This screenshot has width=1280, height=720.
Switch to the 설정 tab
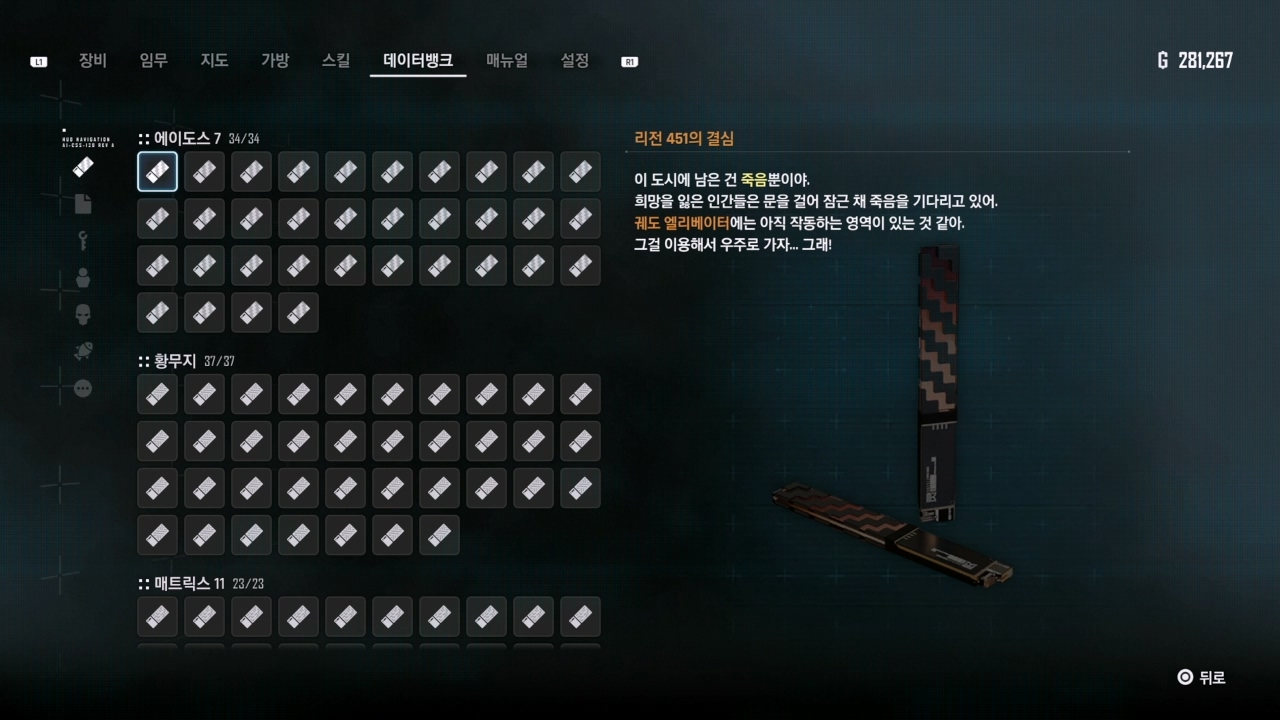tap(575, 61)
